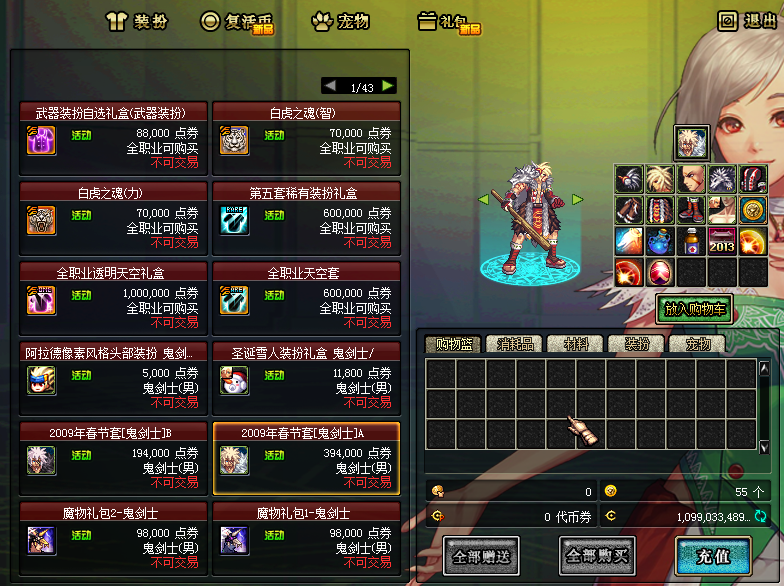
Task: Go to the next page of 1/43
Action: tap(388, 86)
